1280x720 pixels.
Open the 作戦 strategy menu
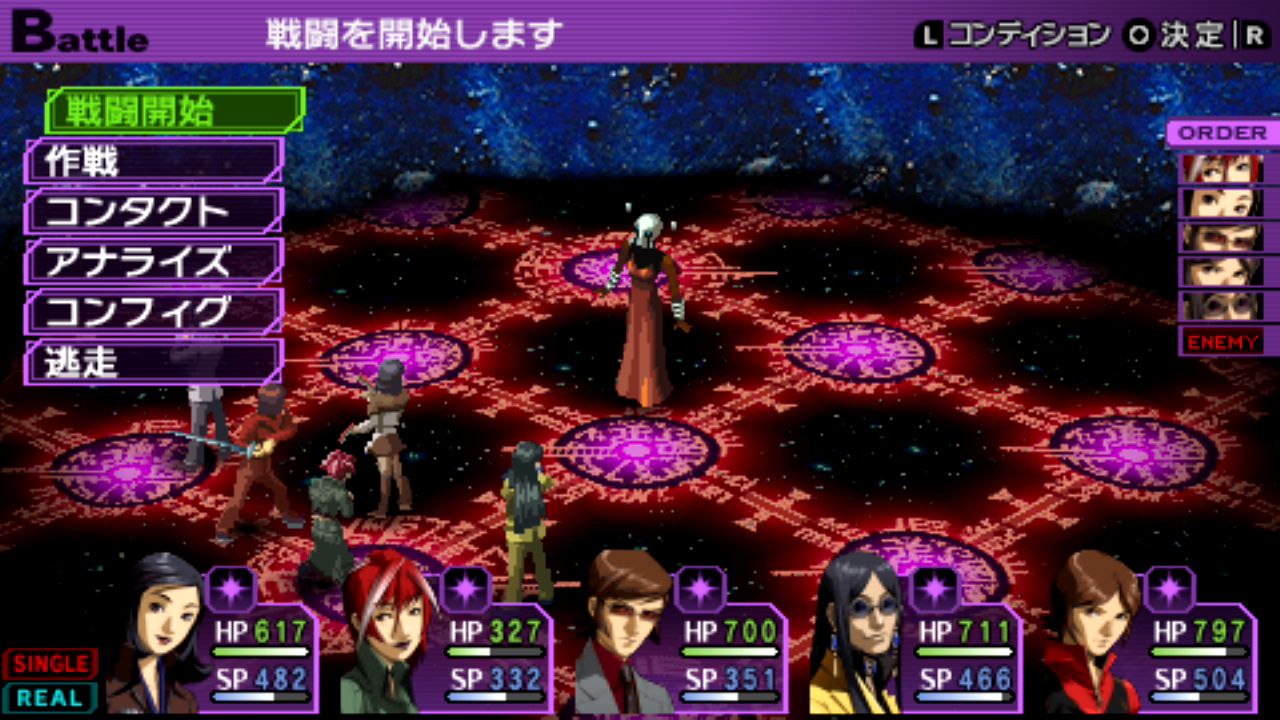pos(155,161)
